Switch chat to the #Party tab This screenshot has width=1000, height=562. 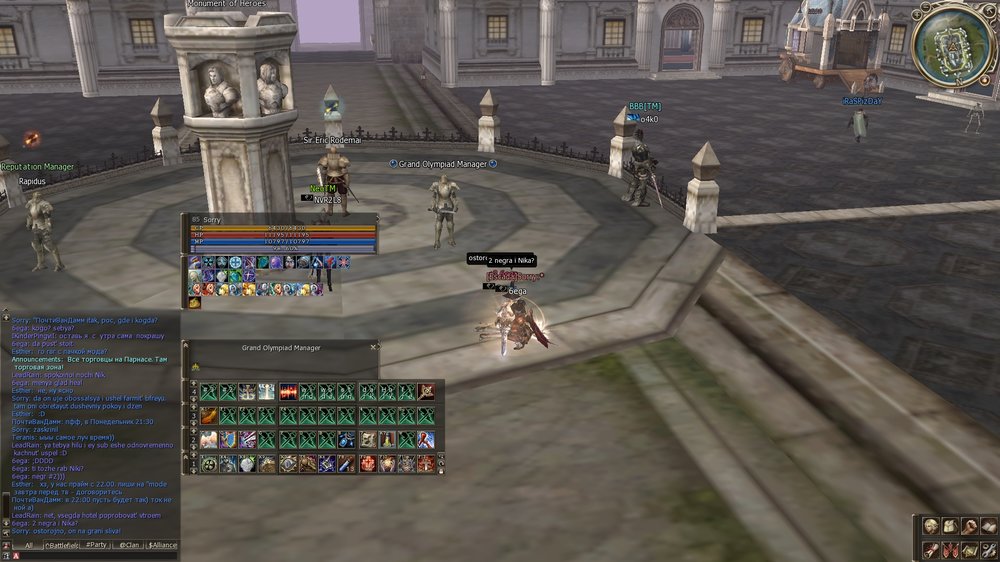[x=96, y=545]
